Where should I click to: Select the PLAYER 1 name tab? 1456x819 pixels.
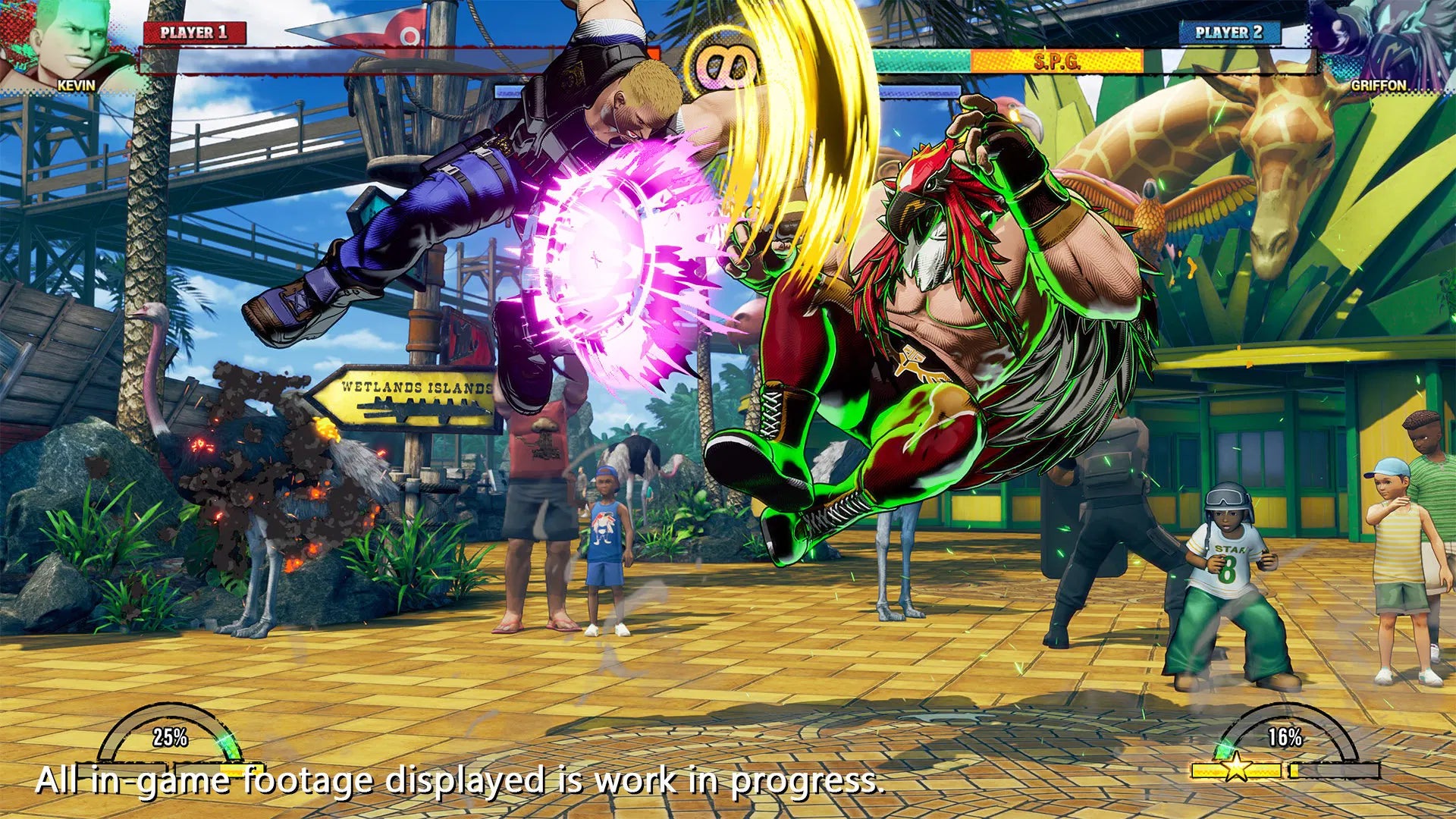coord(193,32)
